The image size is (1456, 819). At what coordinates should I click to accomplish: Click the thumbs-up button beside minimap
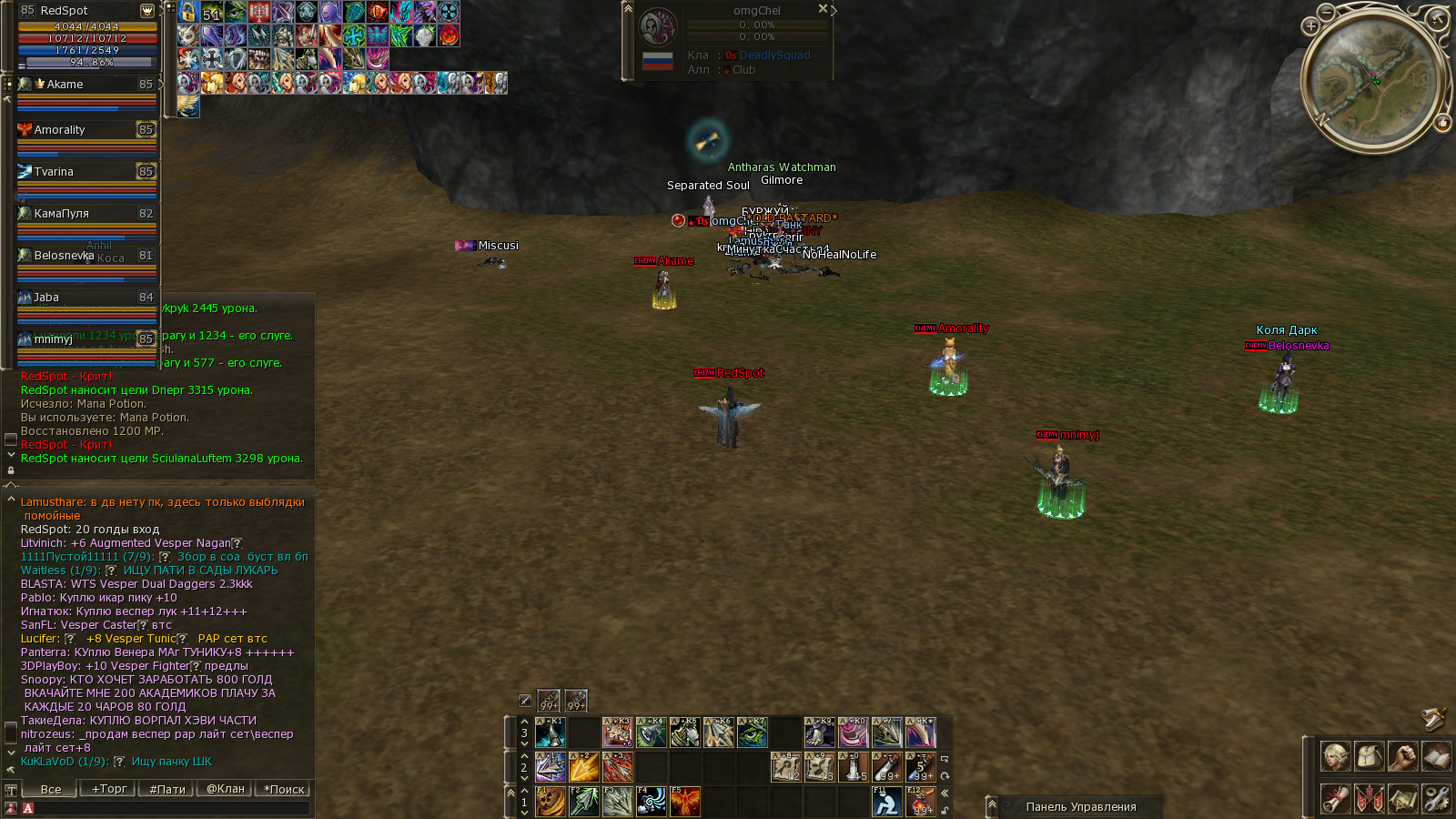coord(1442,123)
